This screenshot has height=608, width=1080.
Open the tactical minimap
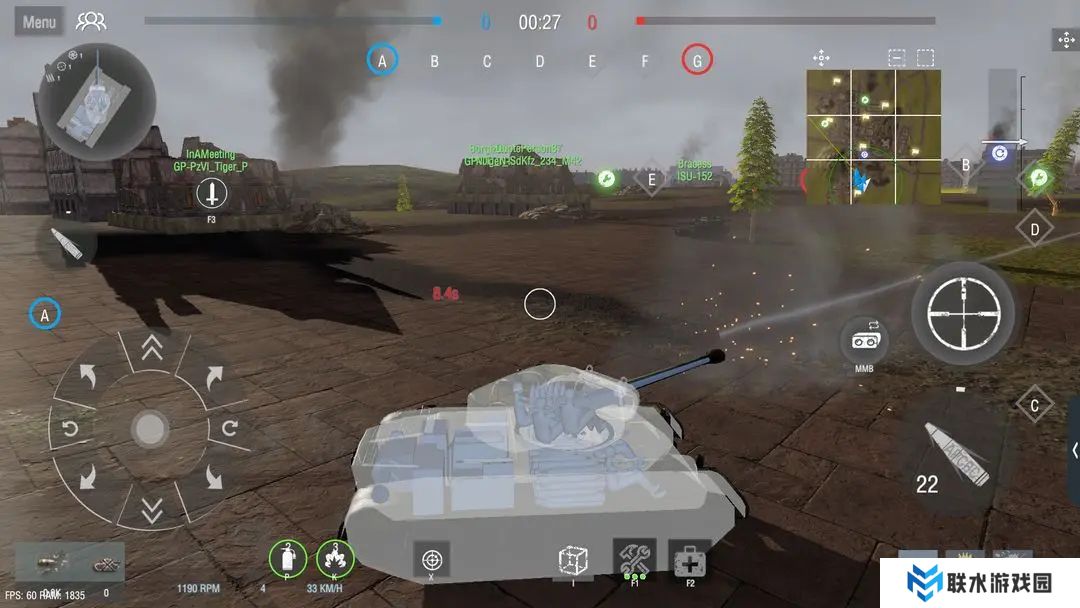tap(873, 137)
